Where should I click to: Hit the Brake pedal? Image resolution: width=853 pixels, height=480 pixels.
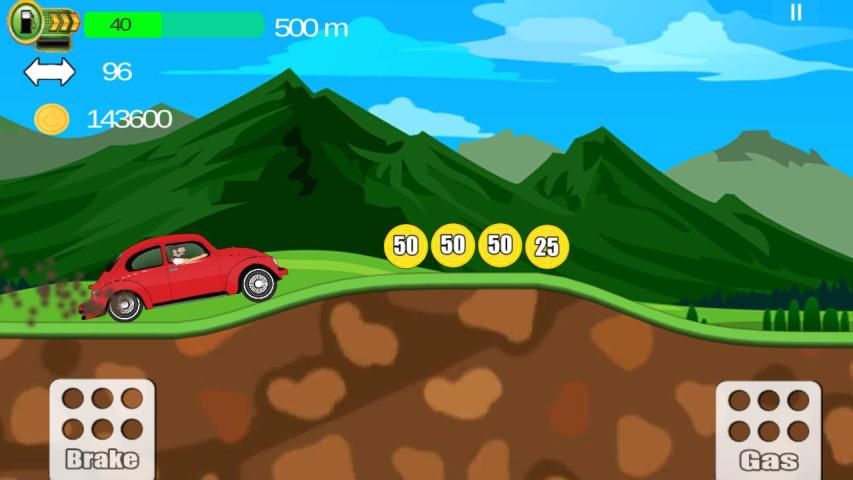click(x=102, y=430)
